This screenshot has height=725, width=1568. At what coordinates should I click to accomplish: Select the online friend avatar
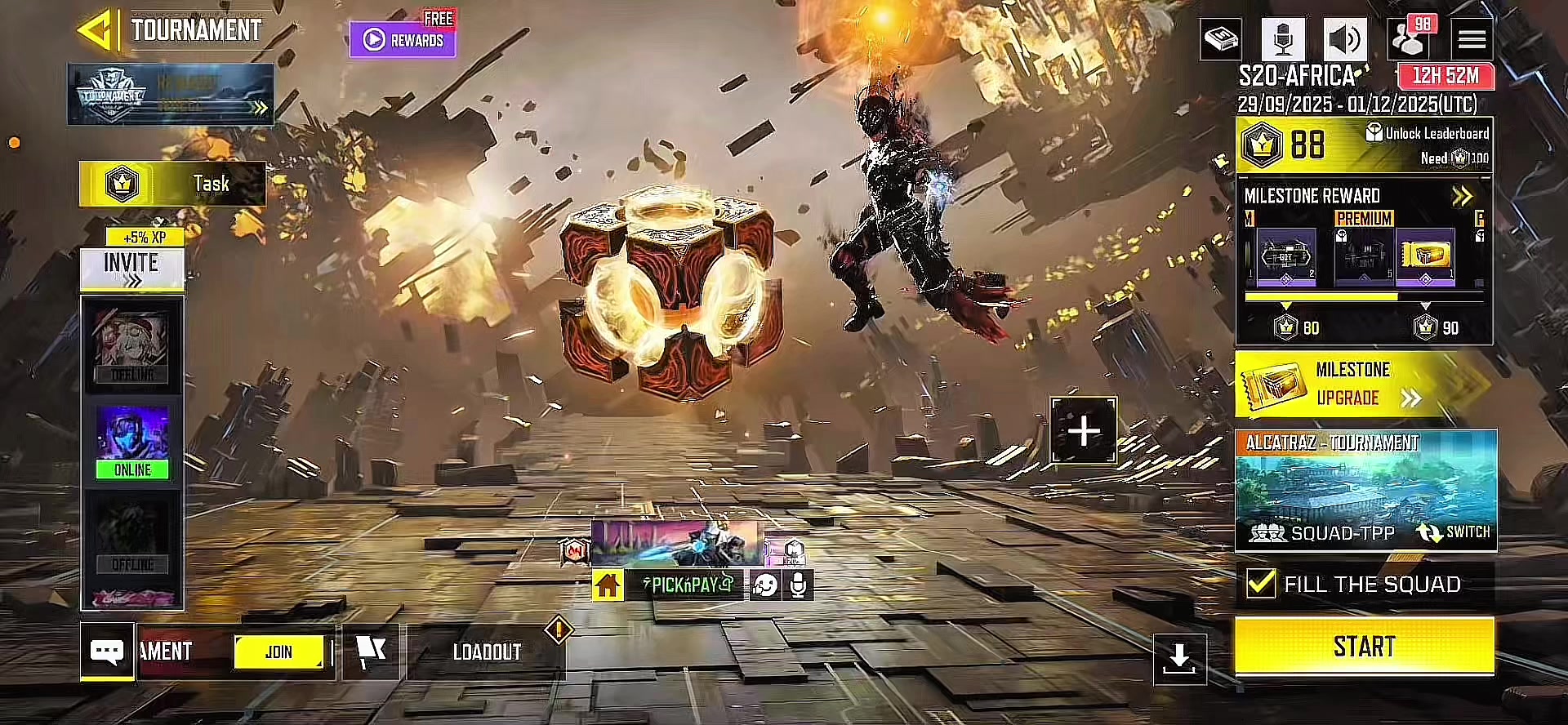point(132,442)
